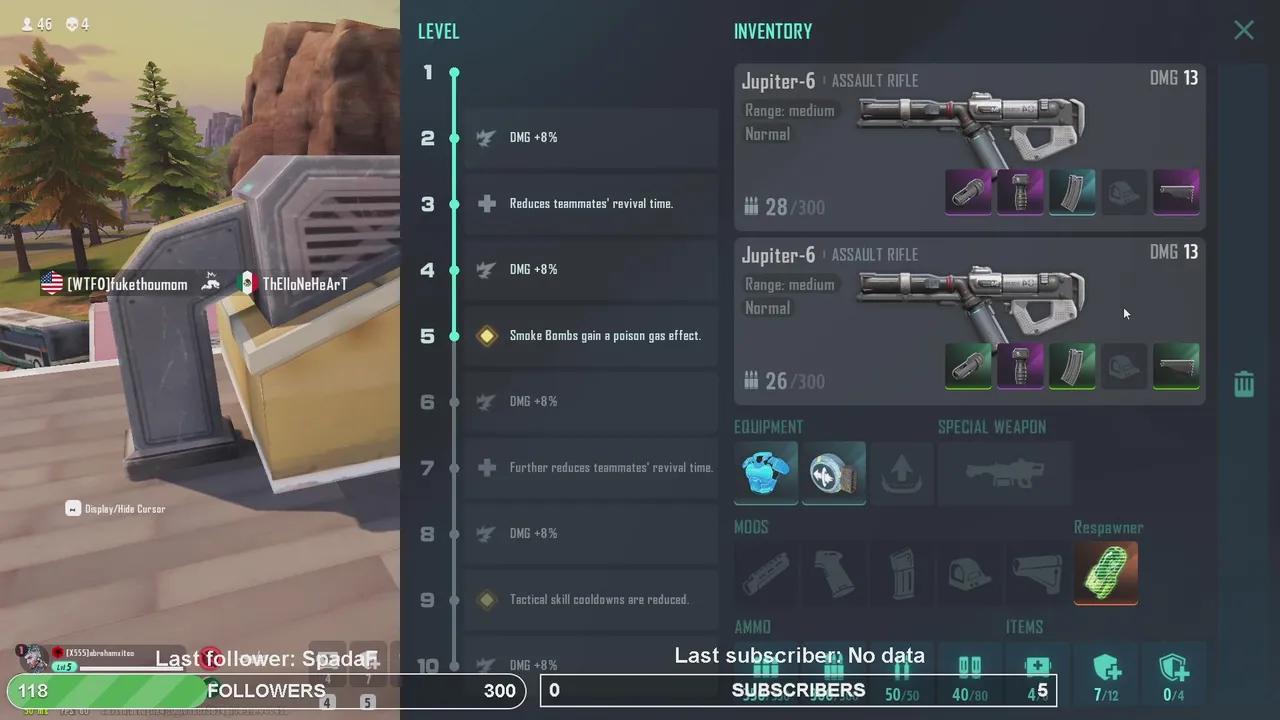Click the grip mod slot under MODS

click(x=833, y=573)
